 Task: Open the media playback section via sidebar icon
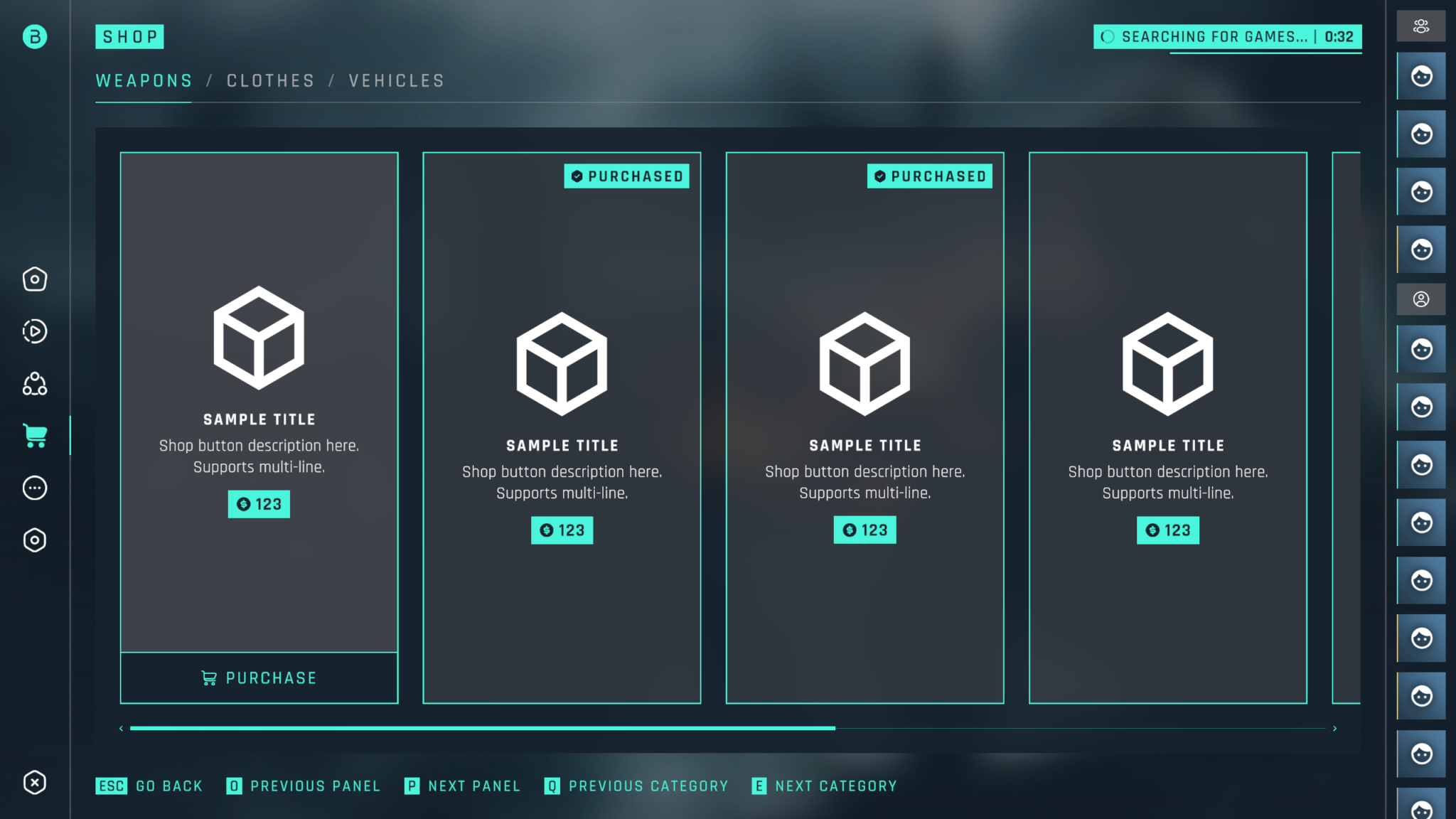(x=34, y=331)
